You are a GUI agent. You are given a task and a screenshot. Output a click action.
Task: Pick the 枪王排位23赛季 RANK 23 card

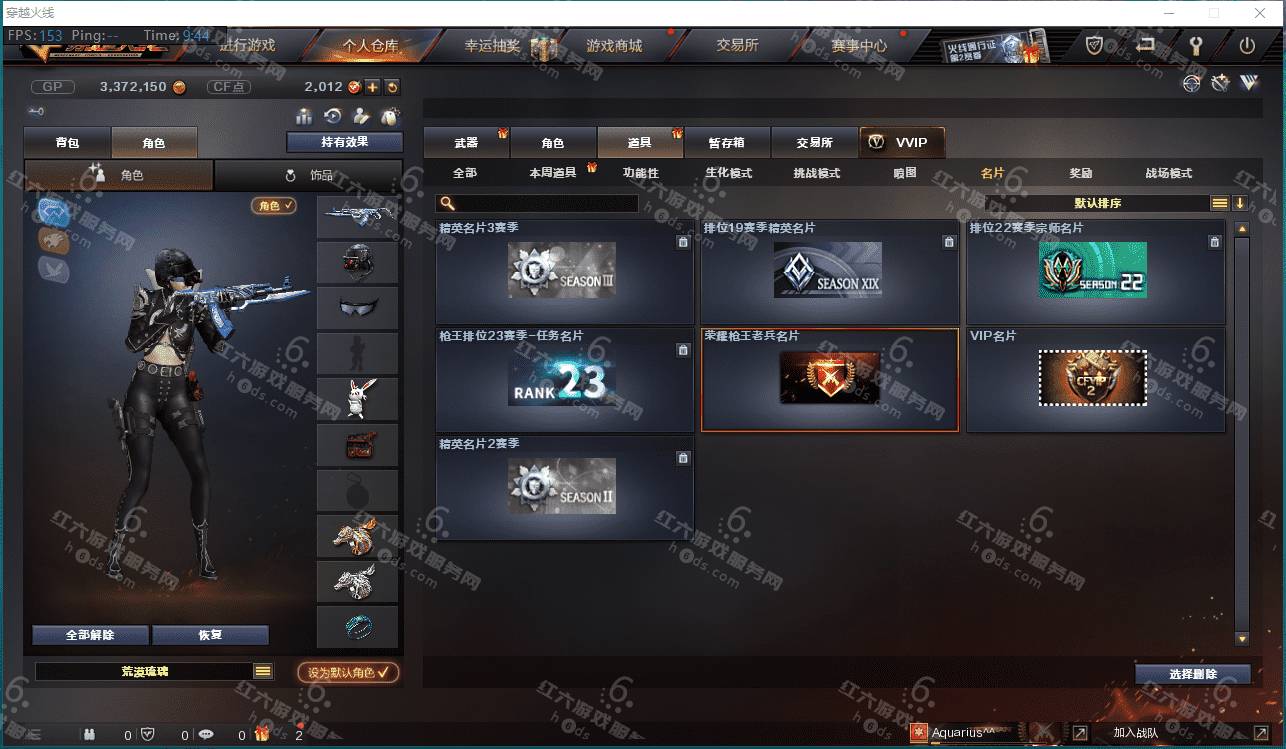click(564, 379)
